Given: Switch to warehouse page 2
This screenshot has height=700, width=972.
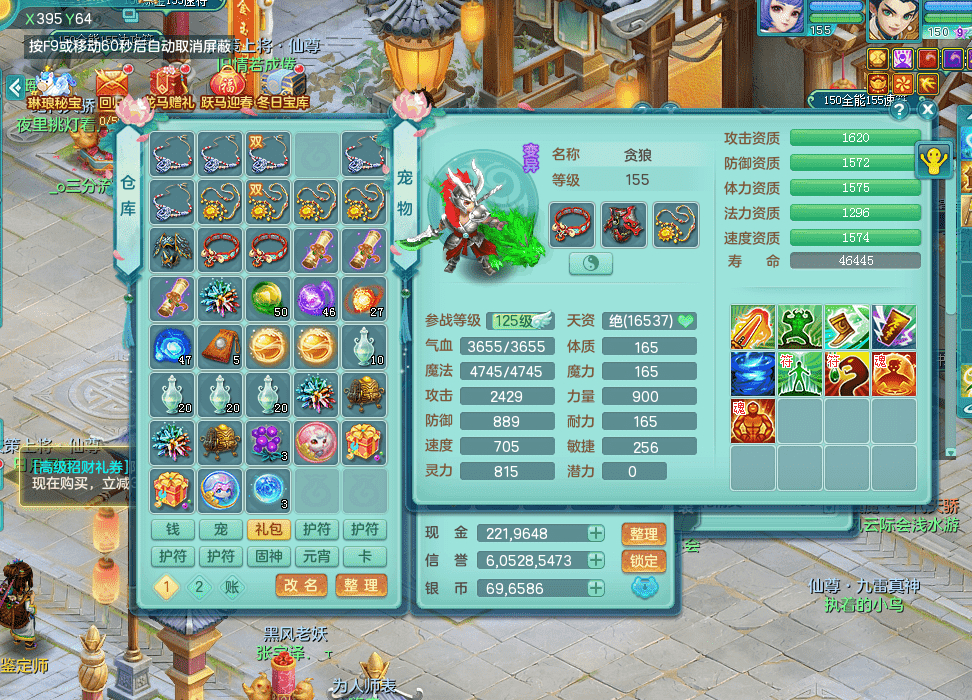Looking at the screenshot, I should click(x=198, y=587).
